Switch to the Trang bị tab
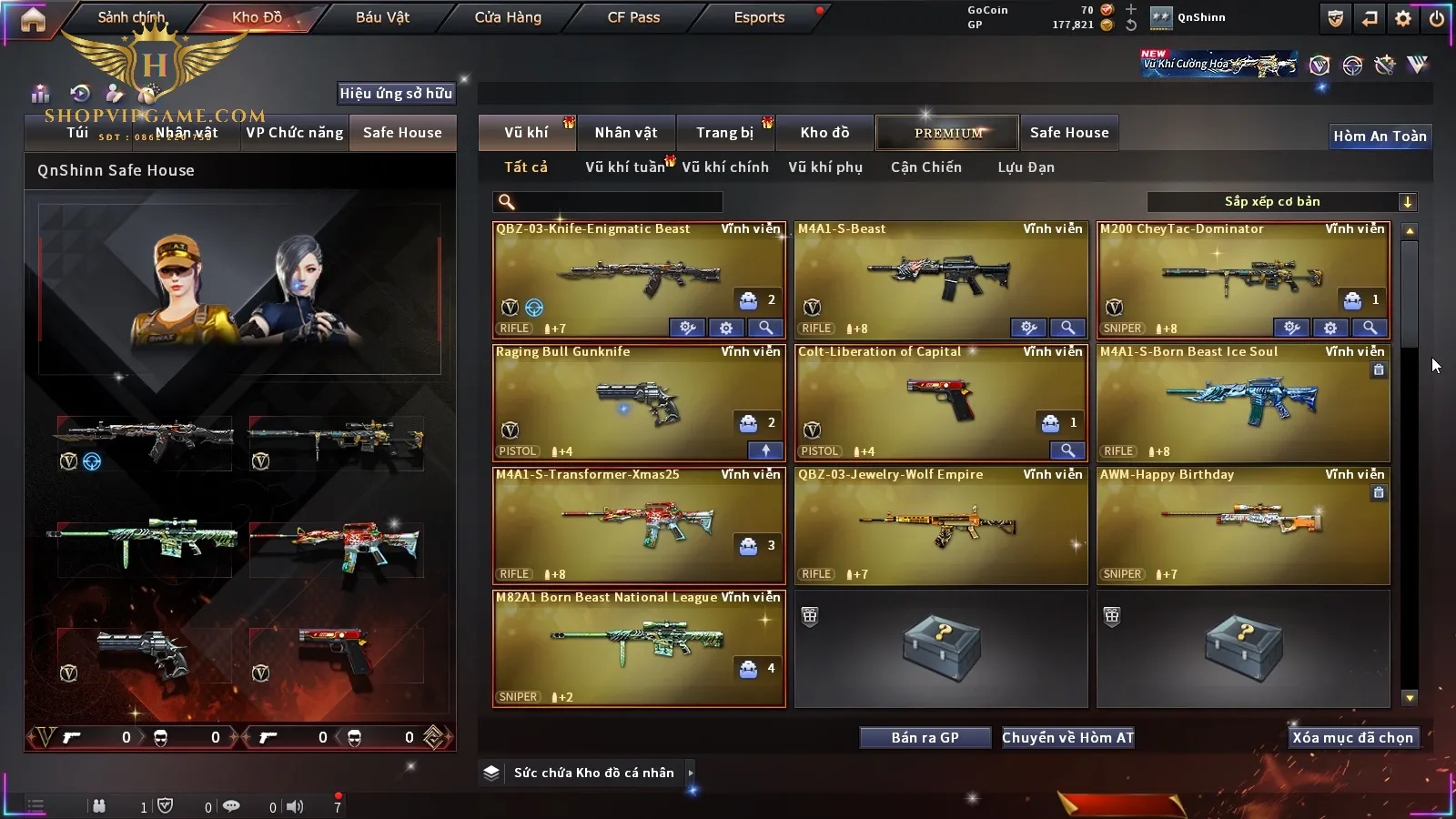 (725, 133)
